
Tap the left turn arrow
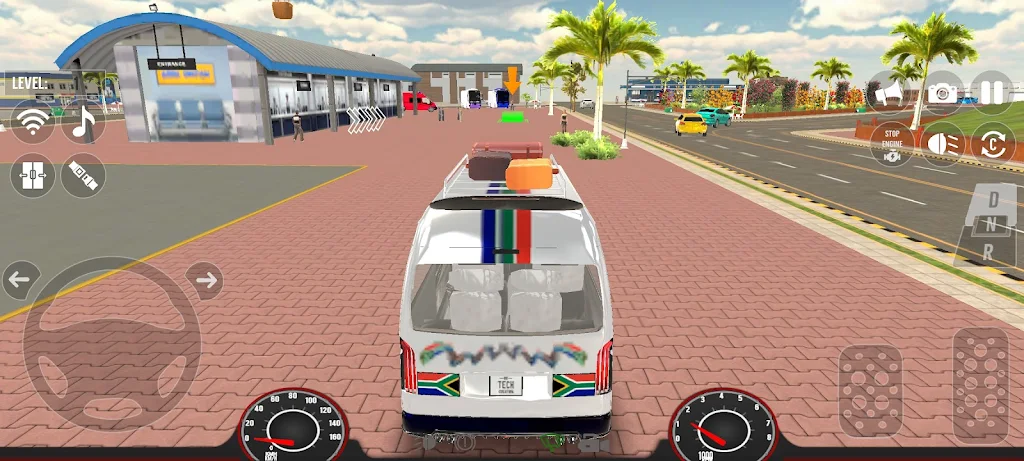(20, 280)
